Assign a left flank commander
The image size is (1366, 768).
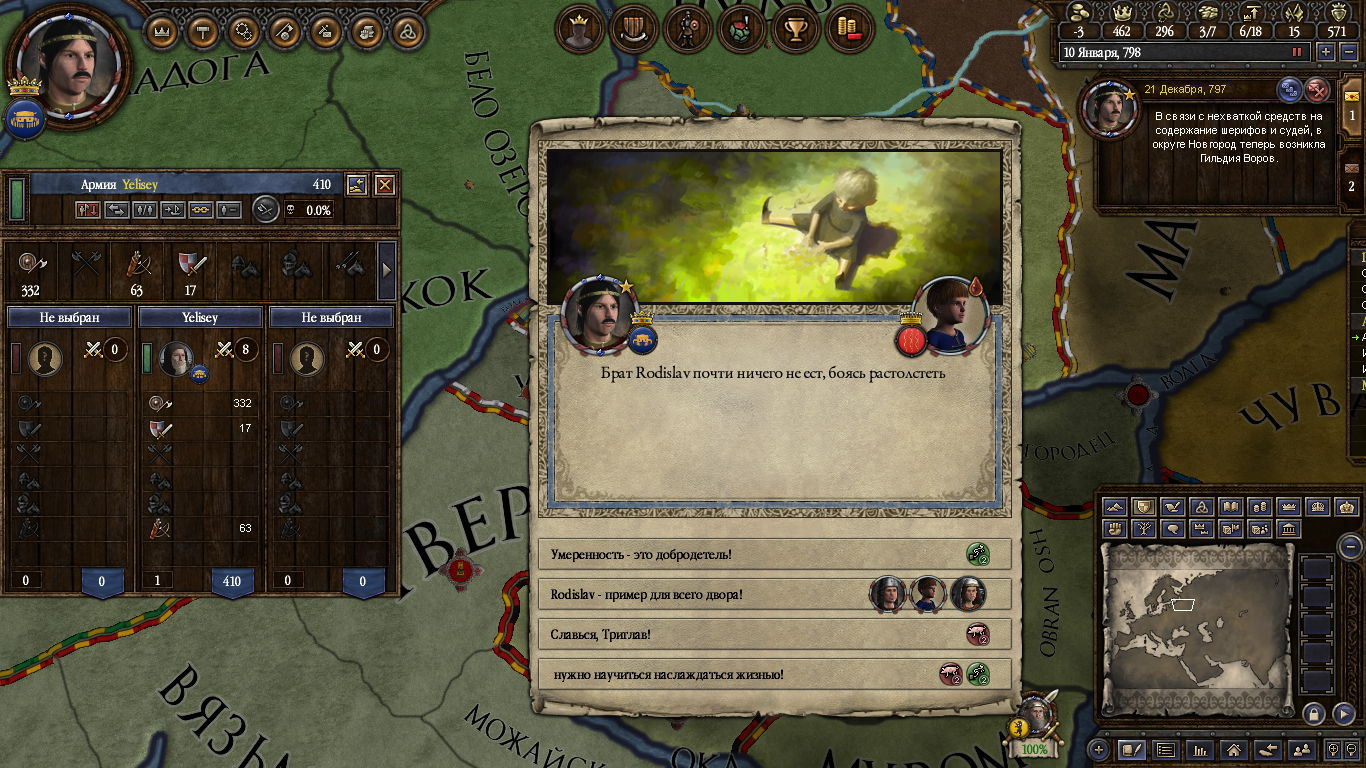point(45,358)
